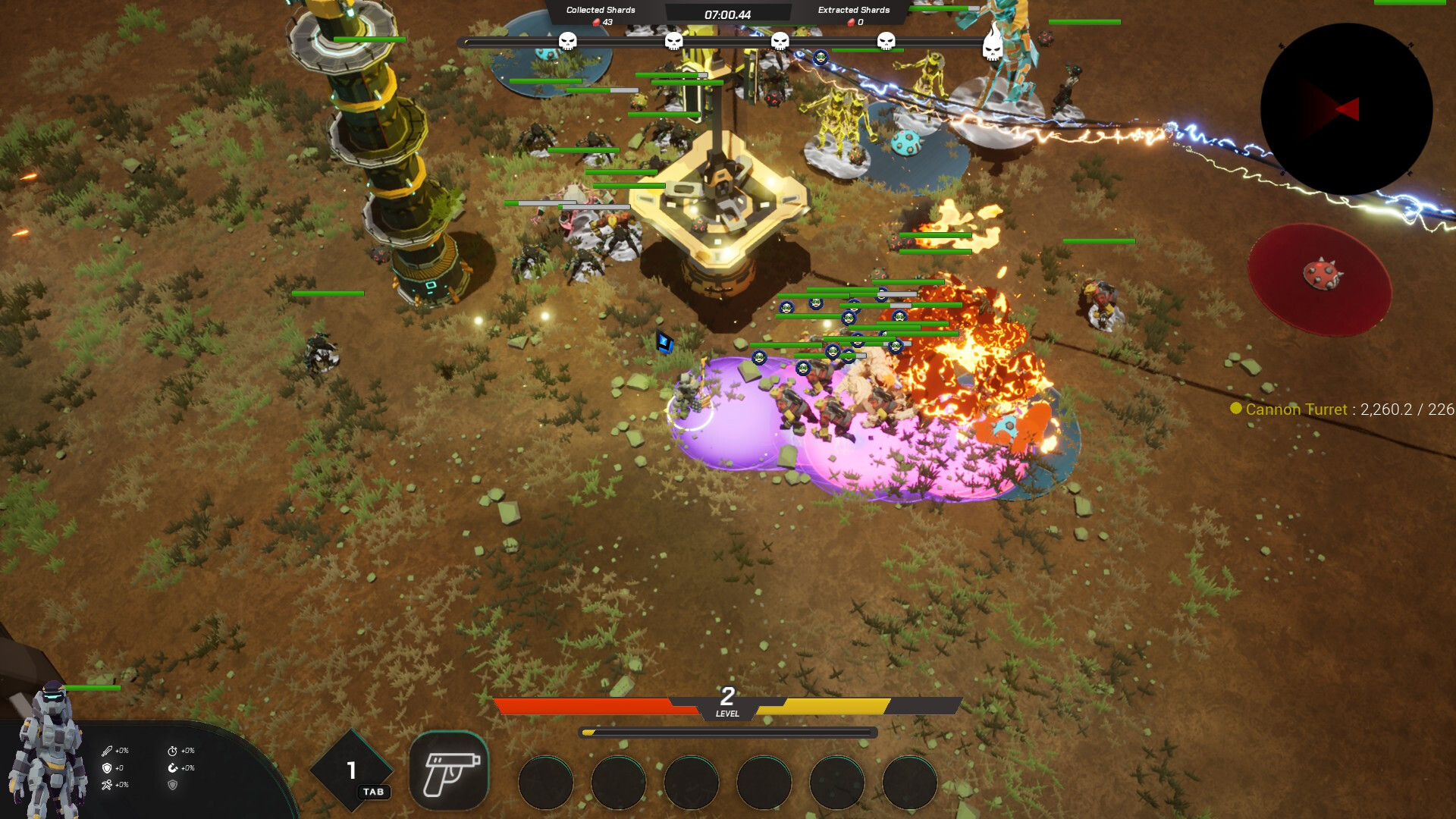The height and width of the screenshot is (819, 1456).
Task: Click the magnet pickup range icon
Action: pos(173,768)
